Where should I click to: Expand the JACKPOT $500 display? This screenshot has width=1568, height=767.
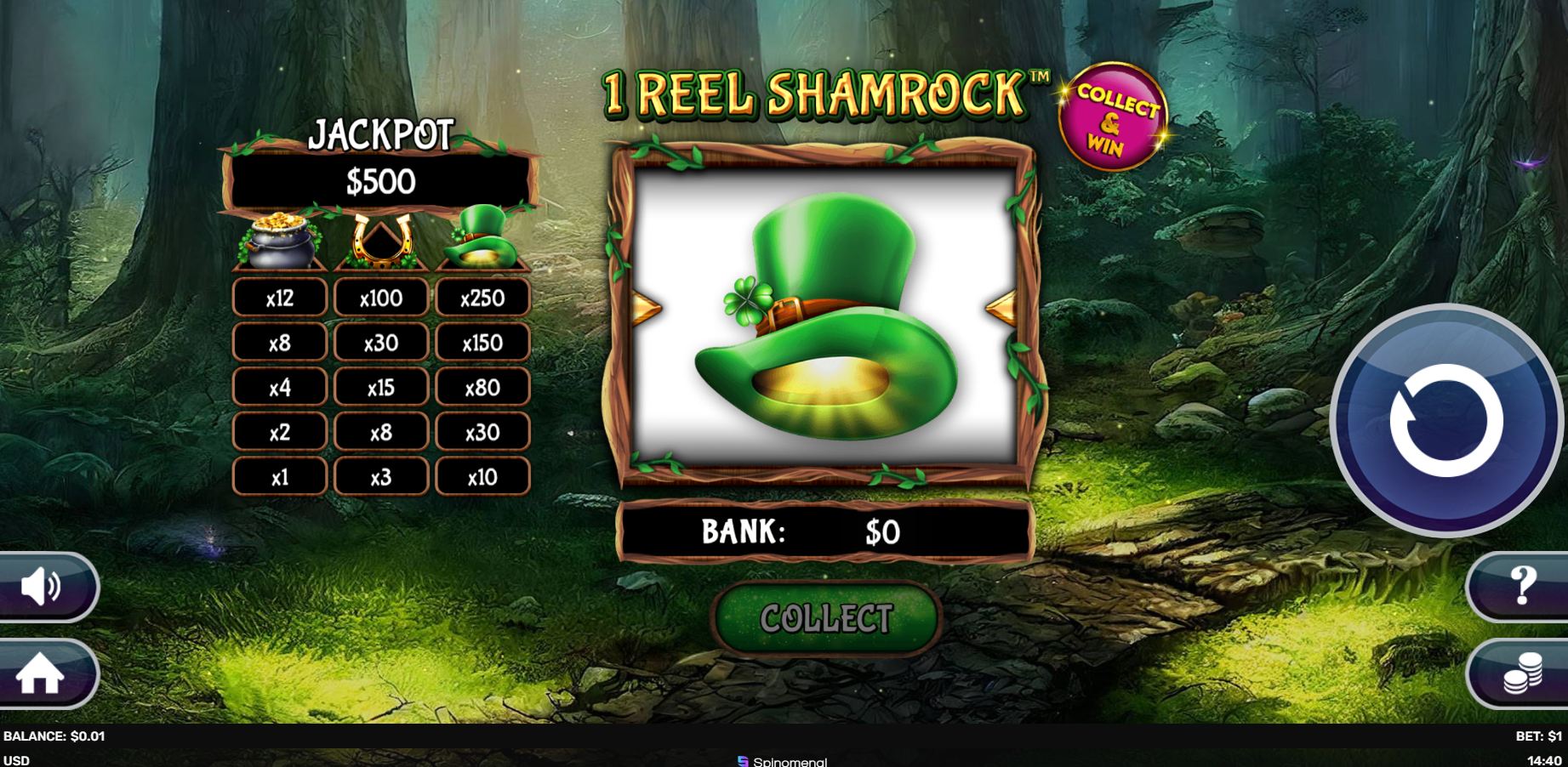pos(380,180)
